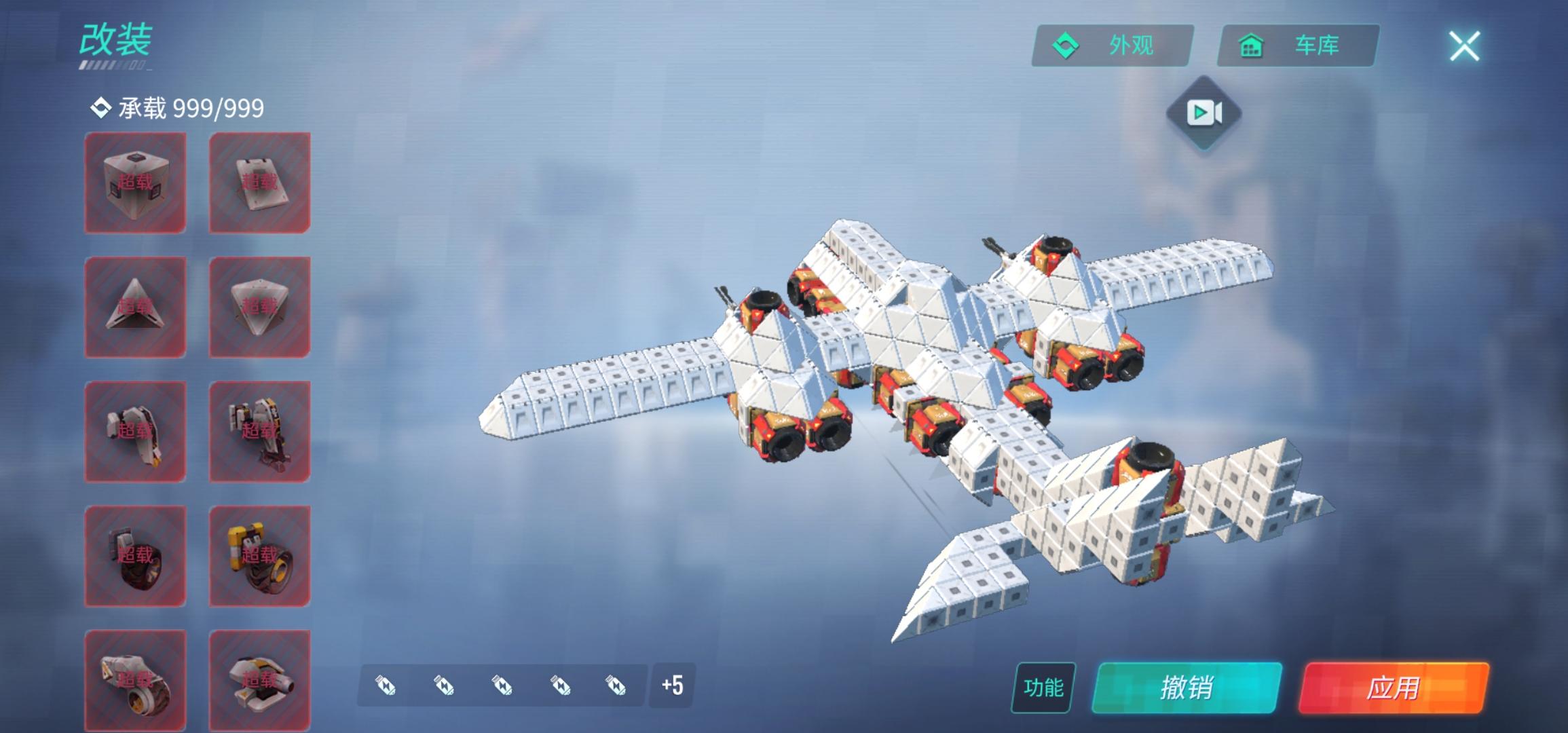This screenshot has height=733, width=1568.
Task: Select the cube block part
Action: tap(135, 183)
